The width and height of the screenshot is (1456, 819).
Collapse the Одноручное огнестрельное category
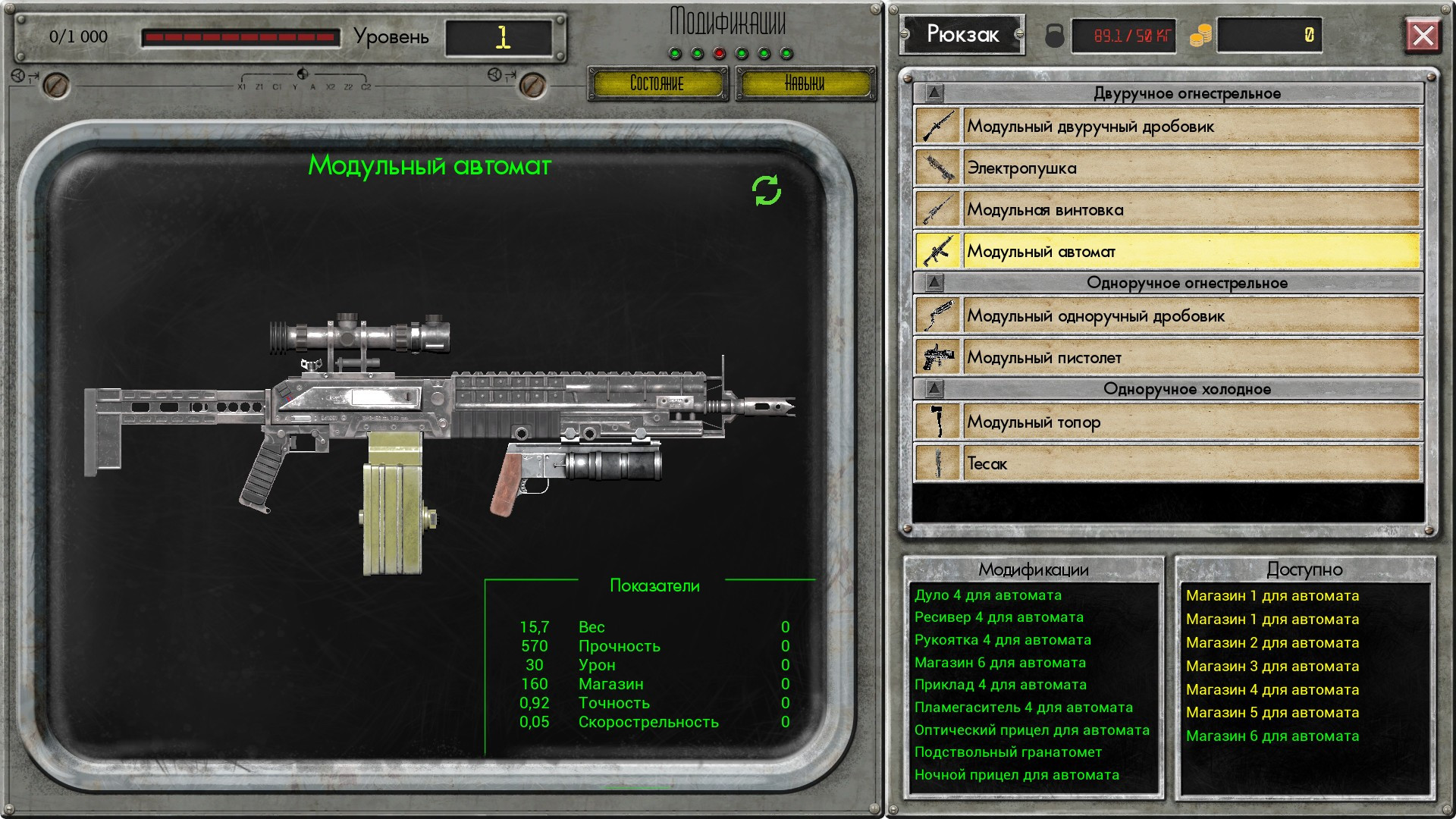click(934, 282)
